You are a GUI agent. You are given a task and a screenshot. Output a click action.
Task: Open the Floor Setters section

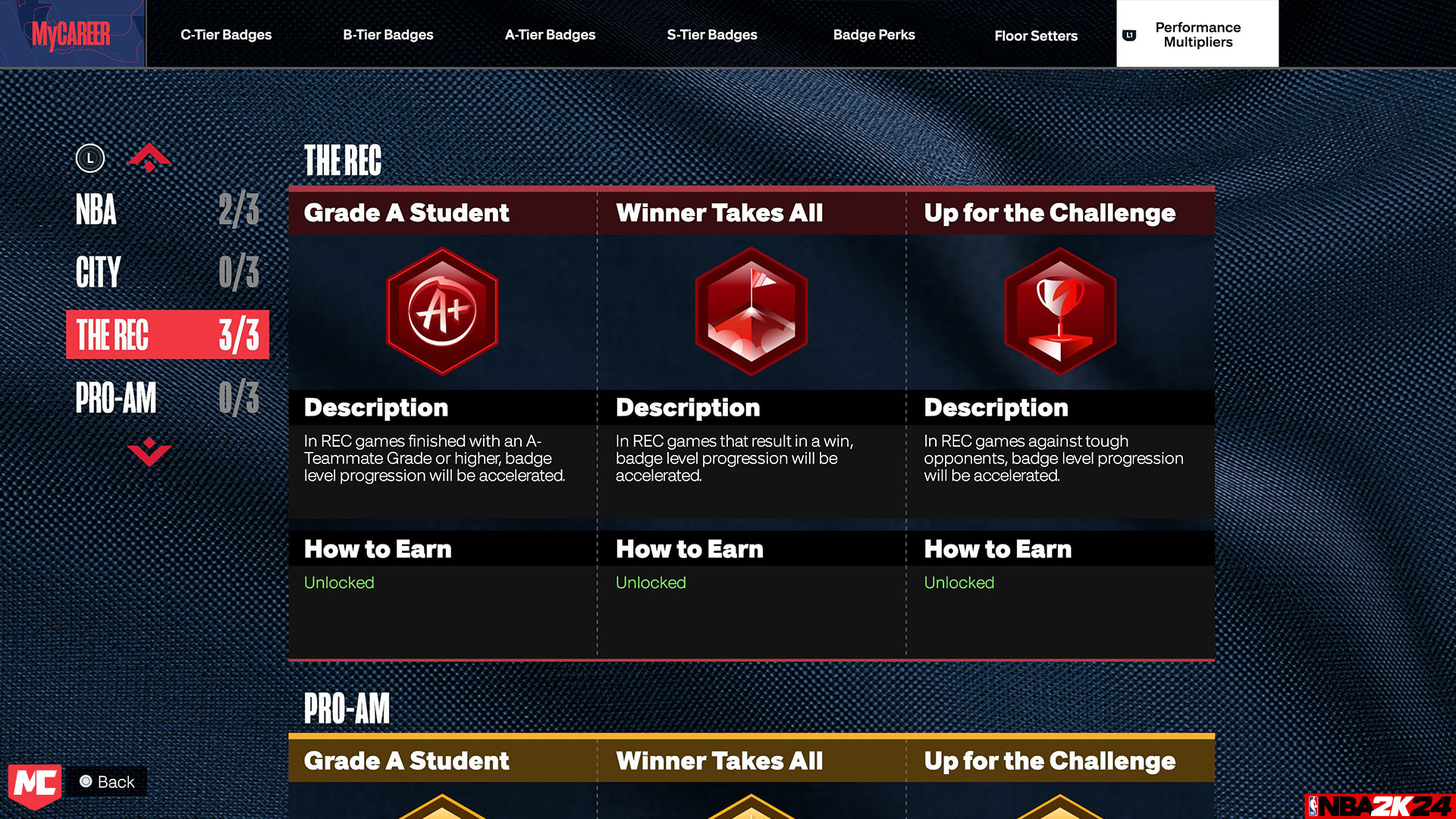click(1036, 36)
